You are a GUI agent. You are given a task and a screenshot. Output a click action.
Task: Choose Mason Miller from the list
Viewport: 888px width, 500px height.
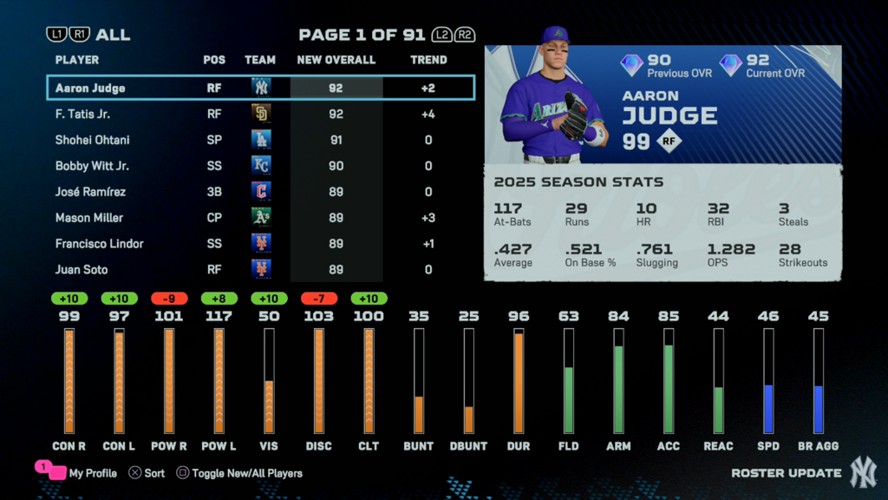[260, 218]
